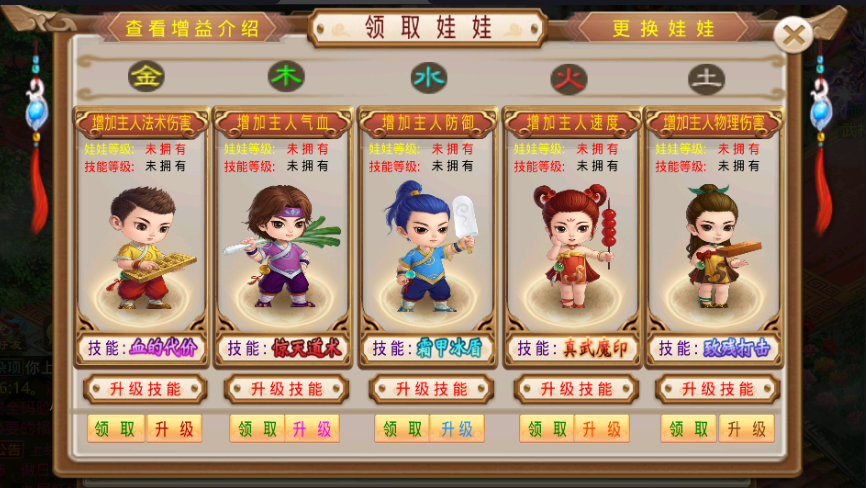Image resolution: width=866 pixels, height=488 pixels.
Task: Upgrade skill for the 惊天道术 doll
Action: (287, 389)
